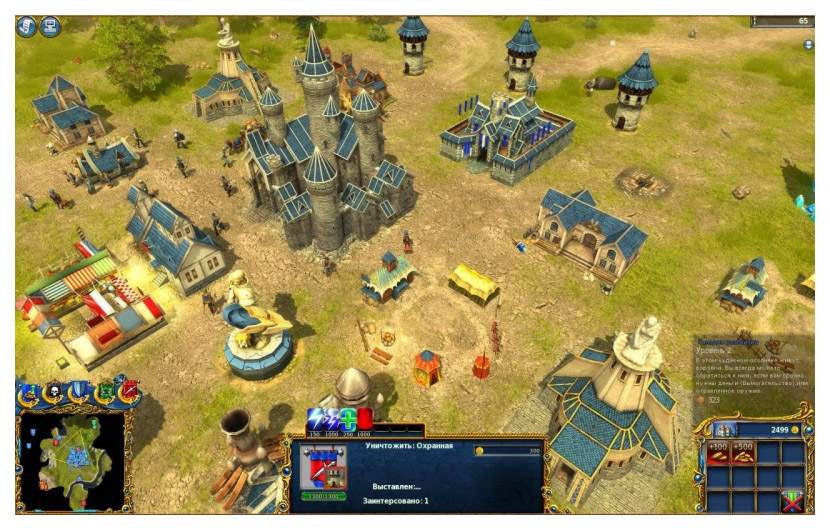The height and width of the screenshot is (530, 830).
Task: Click the small round button under the top-right counter
Action: coord(808,45)
